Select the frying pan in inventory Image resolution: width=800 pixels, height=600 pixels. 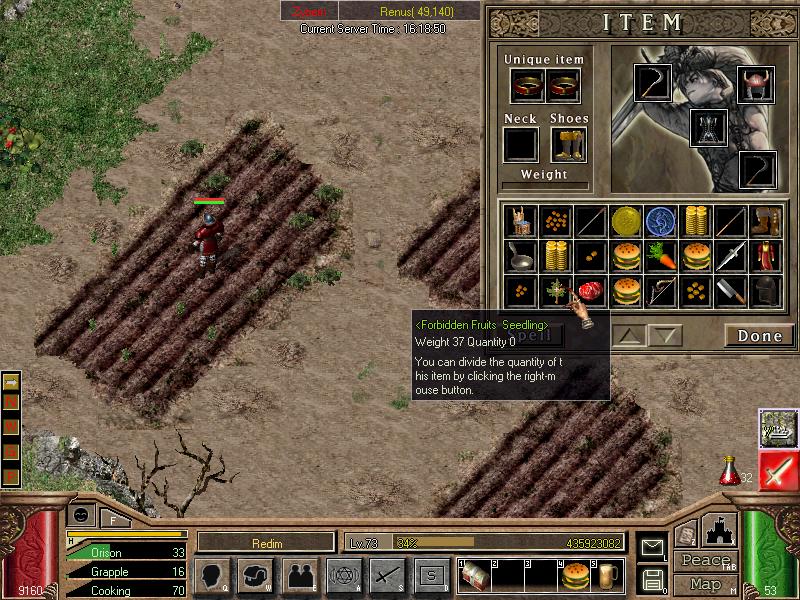pos(522,255)
